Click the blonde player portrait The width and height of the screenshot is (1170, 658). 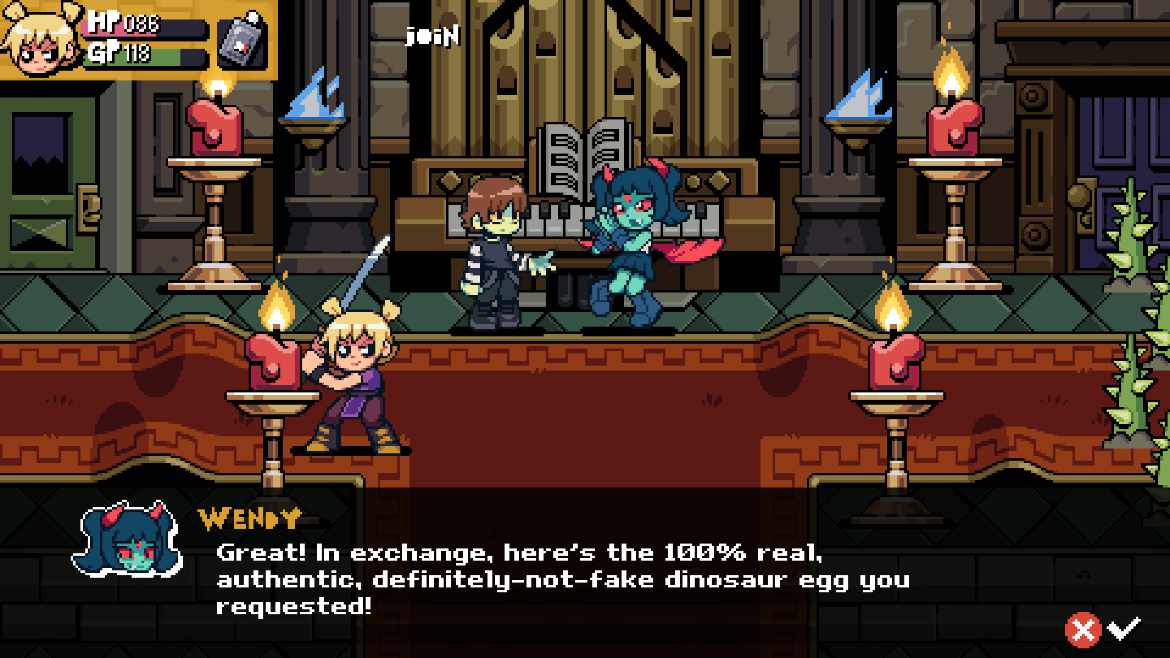tap(40, 38)
